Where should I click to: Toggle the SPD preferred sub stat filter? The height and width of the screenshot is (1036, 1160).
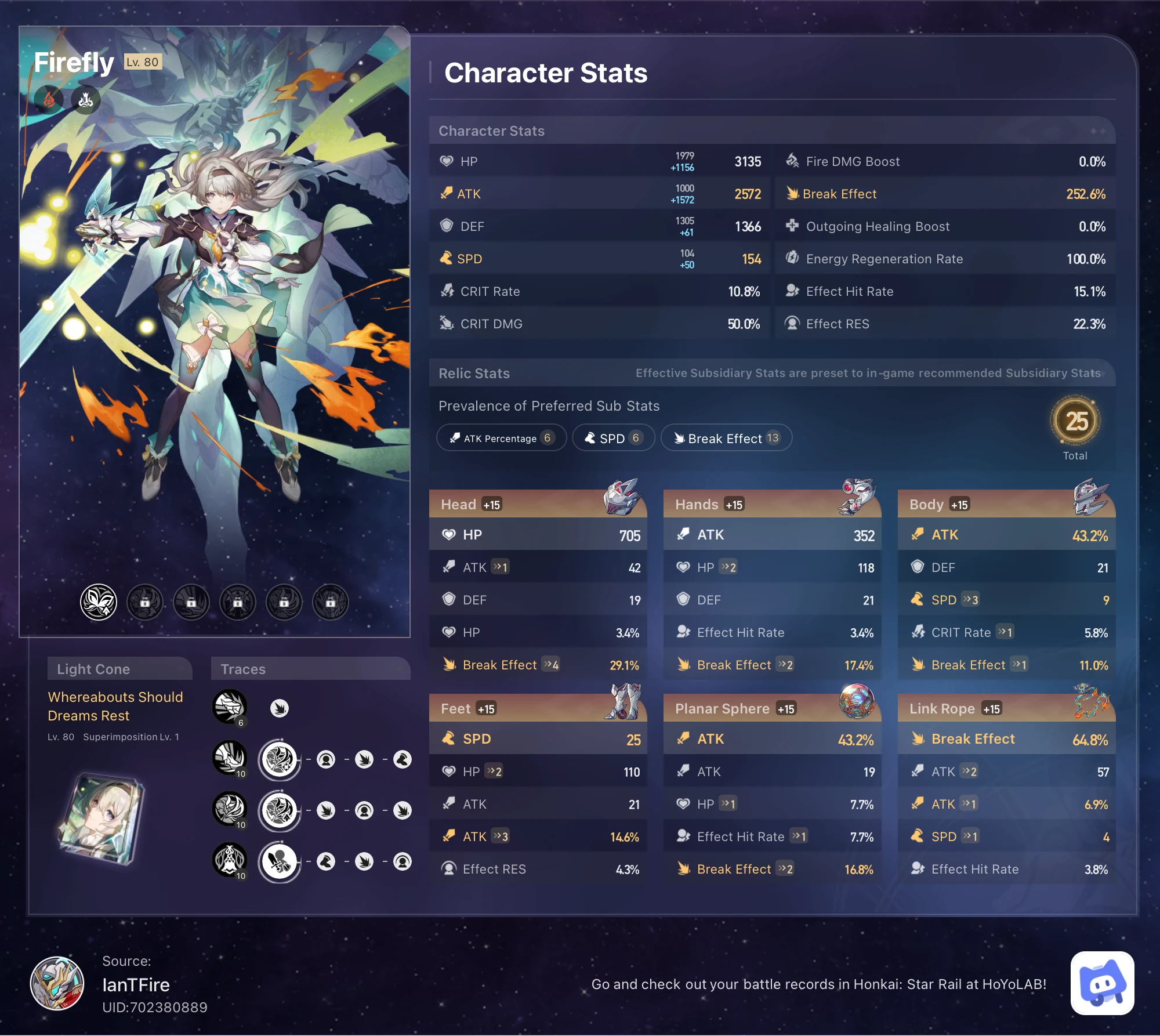tap(613, 438)
